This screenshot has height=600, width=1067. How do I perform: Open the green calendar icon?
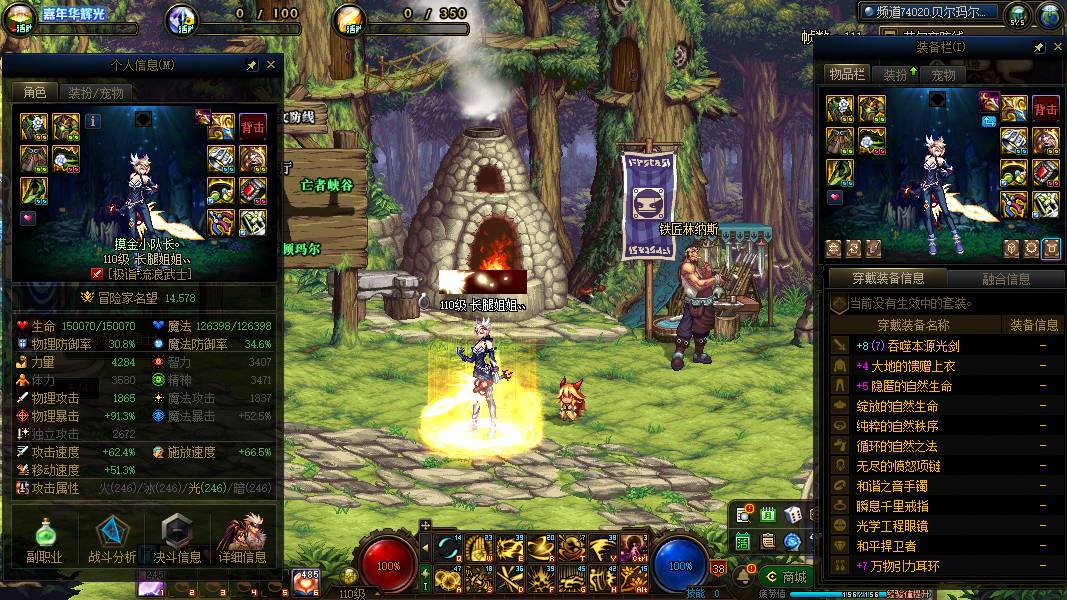pos(768,515)
